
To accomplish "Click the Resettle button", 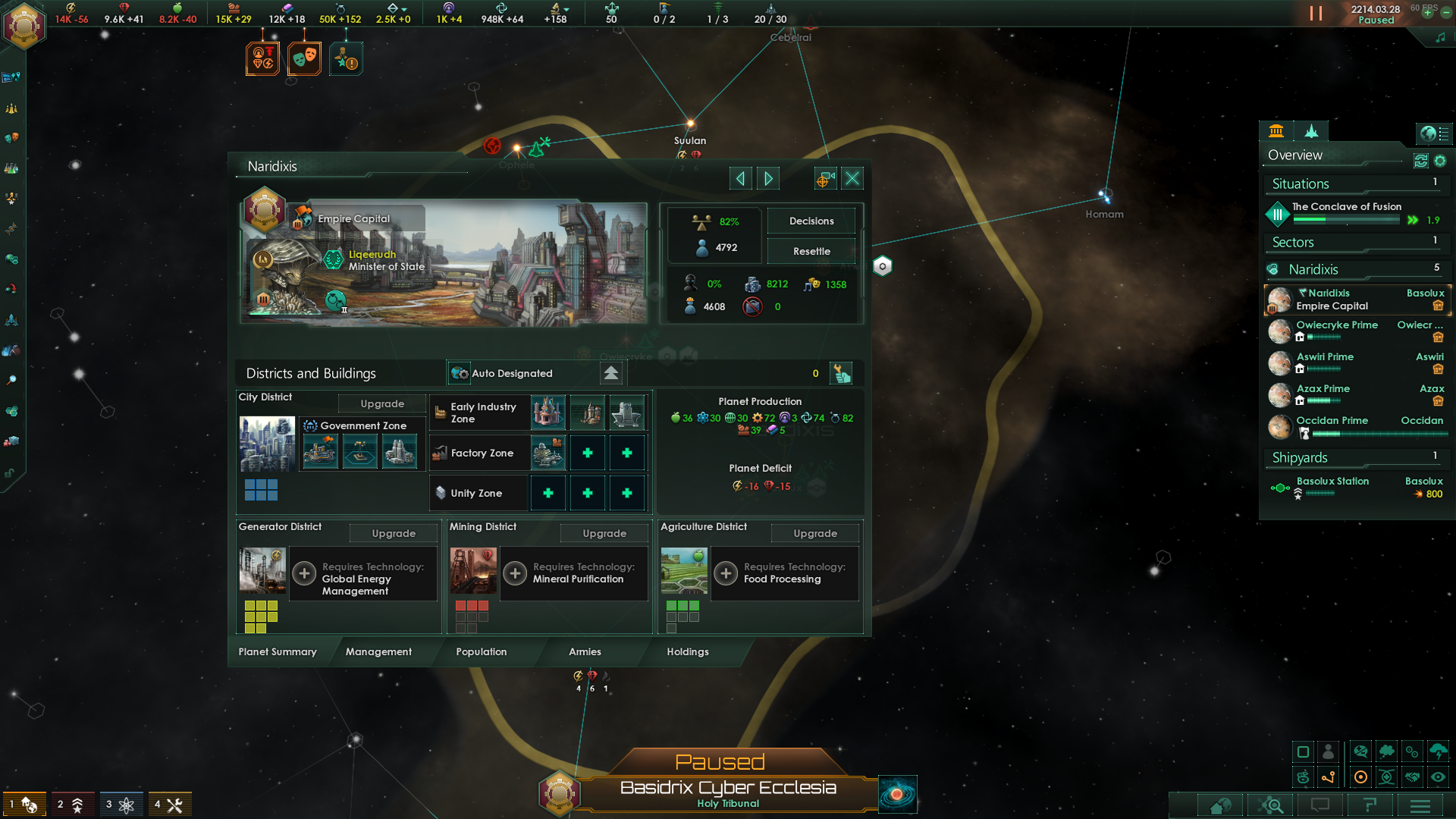I will click(811, 251).
